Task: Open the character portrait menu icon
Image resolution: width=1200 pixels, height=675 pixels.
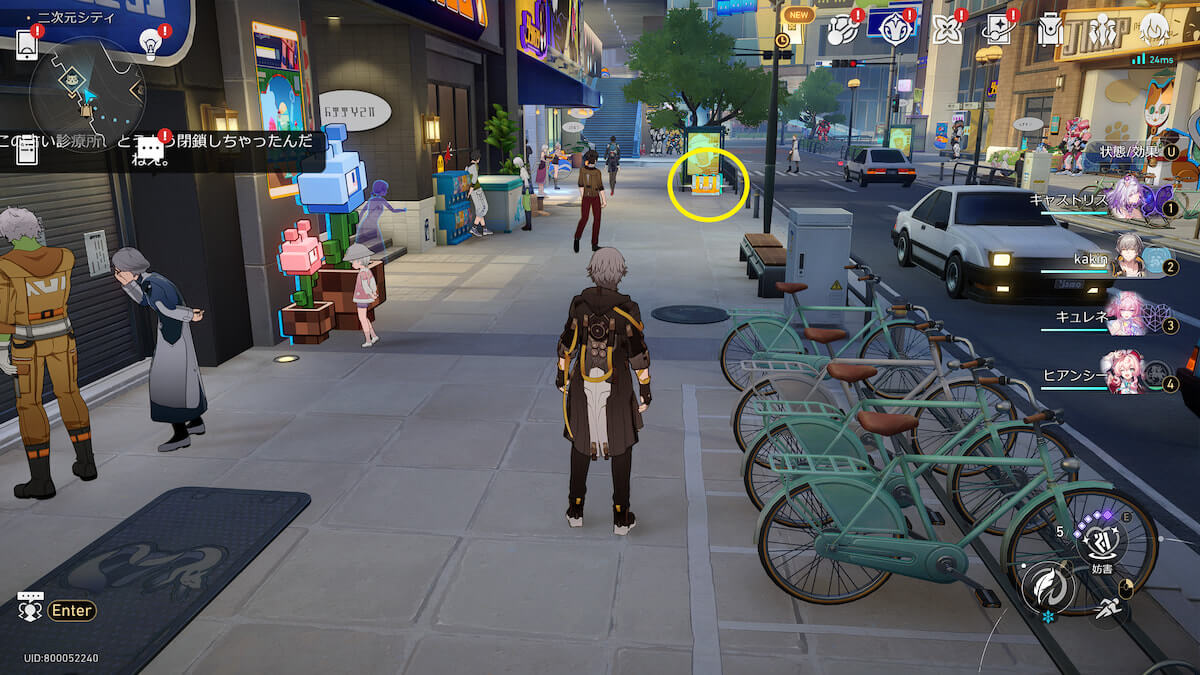Action: click(1154, 29)
